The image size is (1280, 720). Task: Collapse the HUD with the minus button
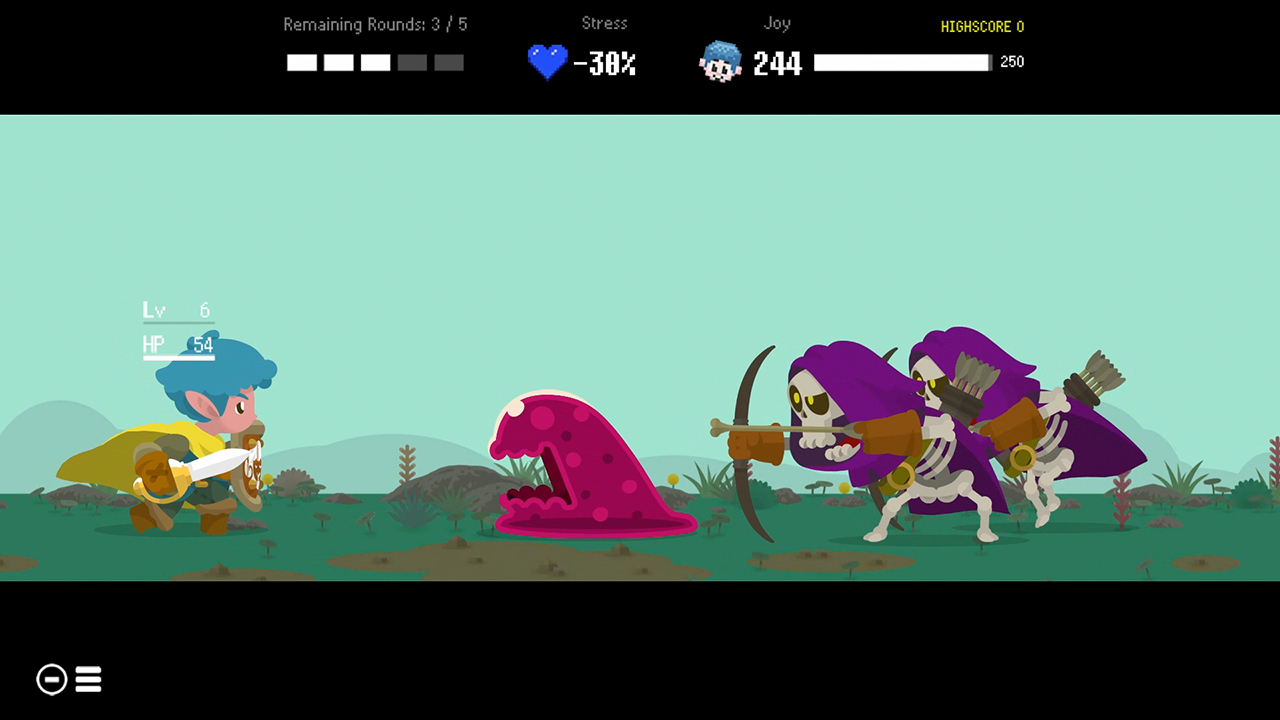pyautogui.click(x=51, y=679)
